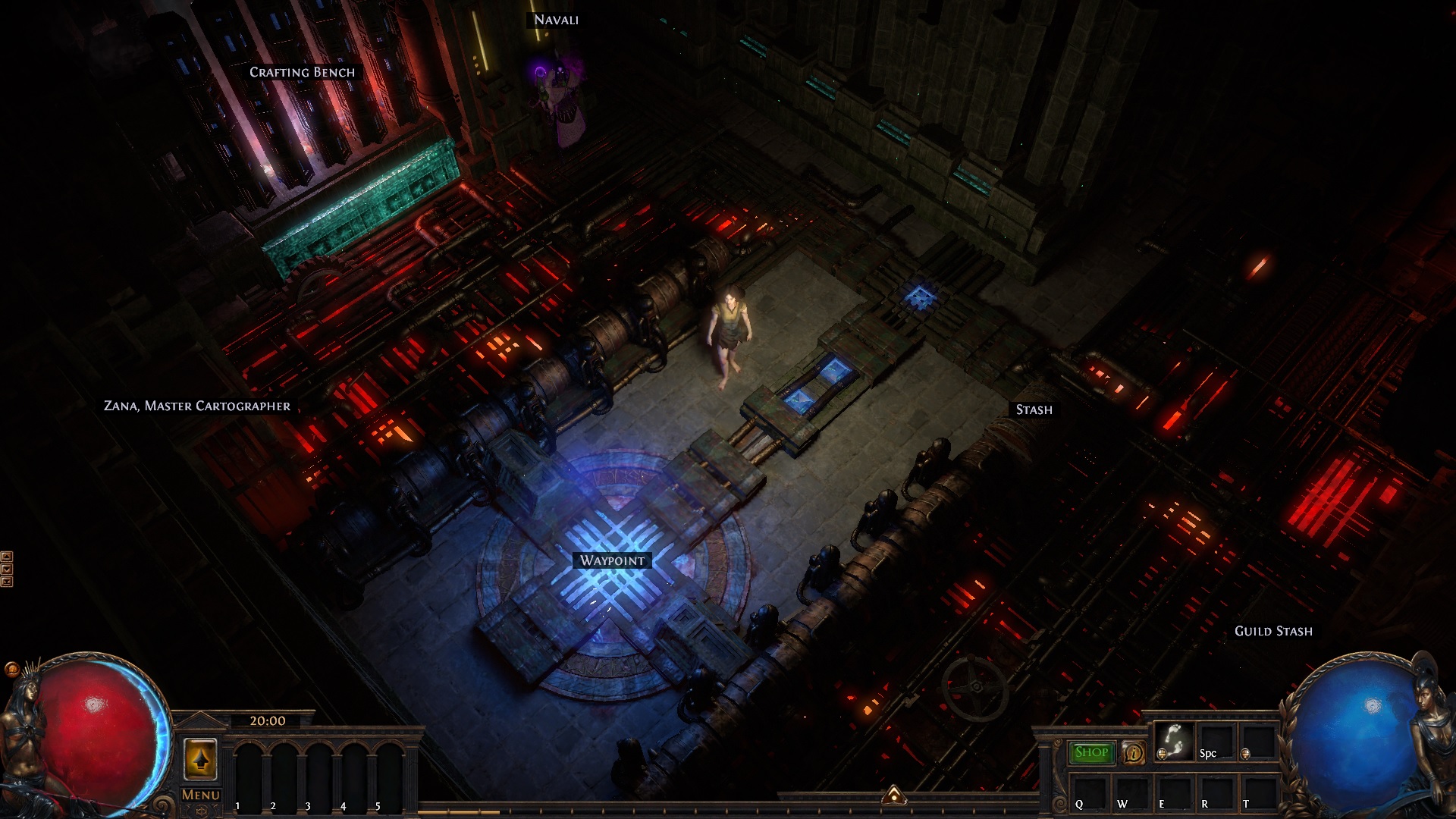The image size is (1456, 819).
Task: Open the green Shop button
Action: (x=1091, y=752)
